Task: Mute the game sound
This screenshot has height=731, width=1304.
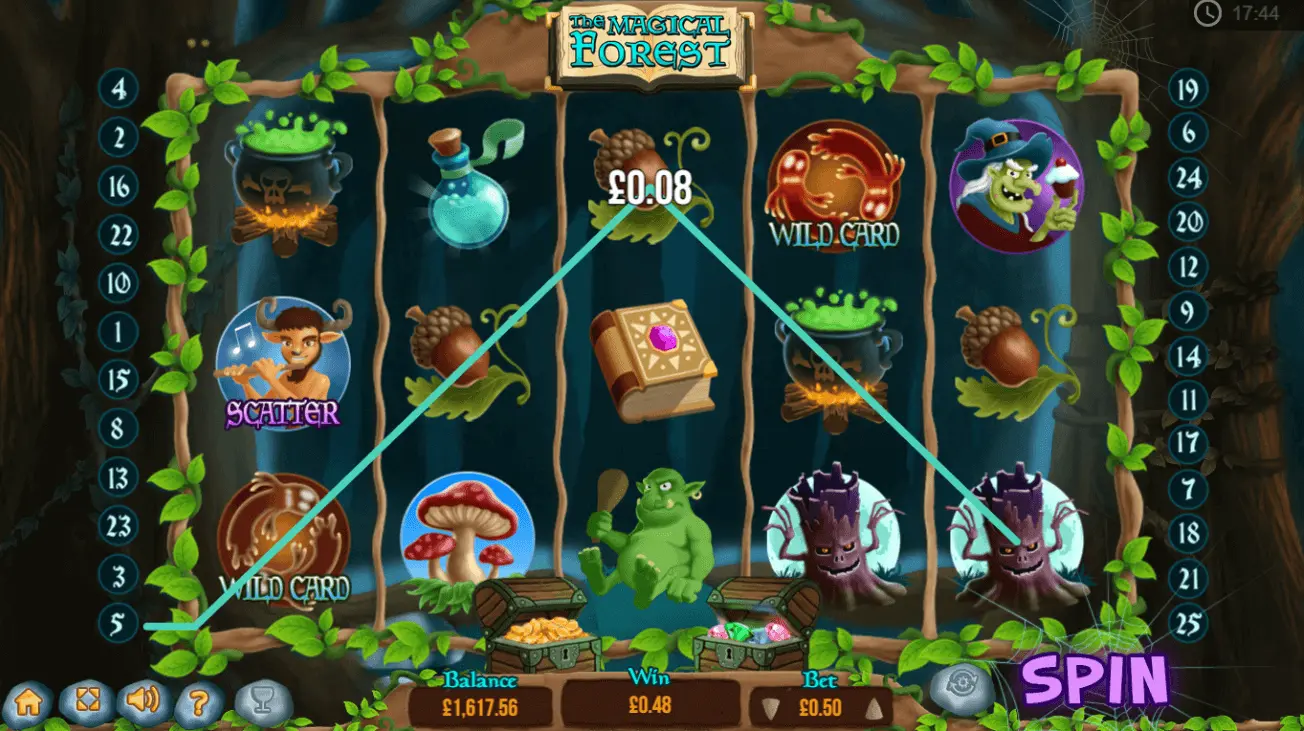Action: point(144,701)
